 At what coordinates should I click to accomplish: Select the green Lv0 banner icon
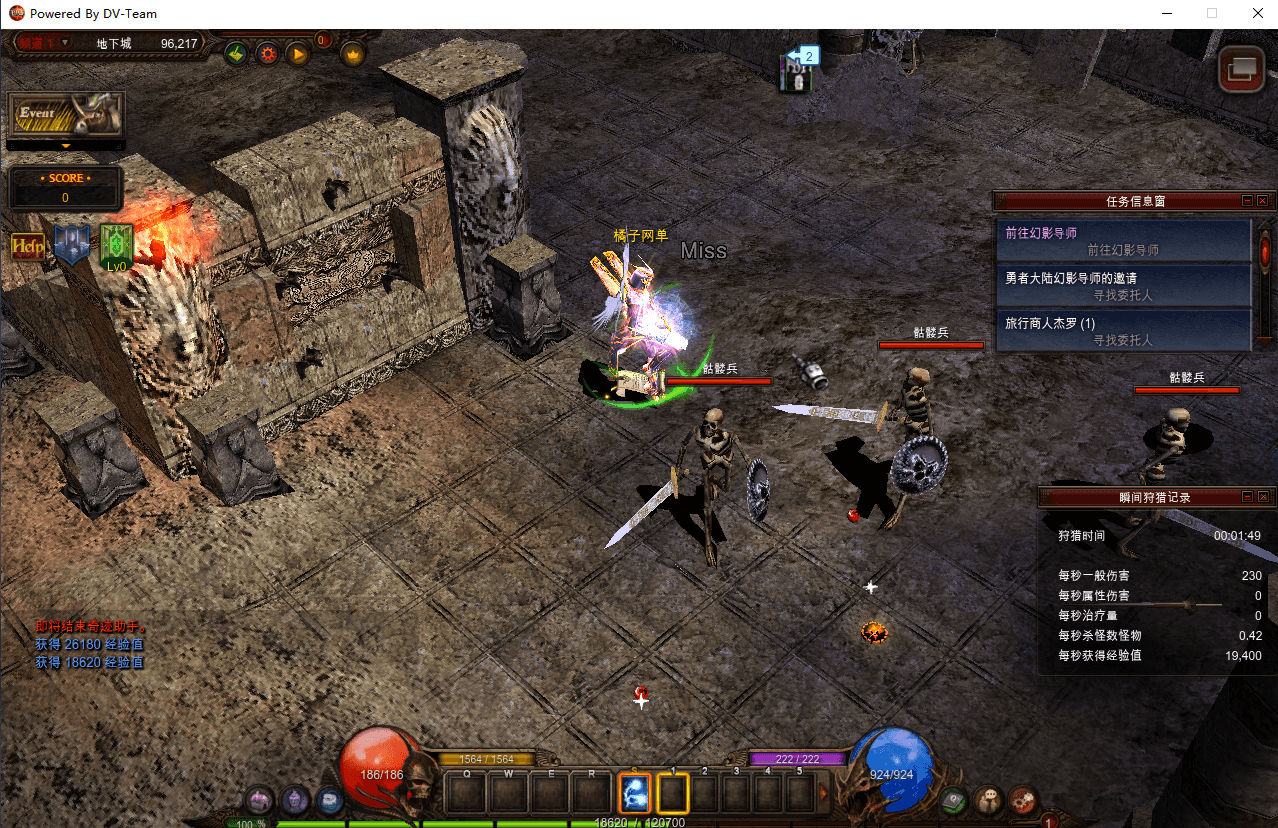tap(117, 246)
